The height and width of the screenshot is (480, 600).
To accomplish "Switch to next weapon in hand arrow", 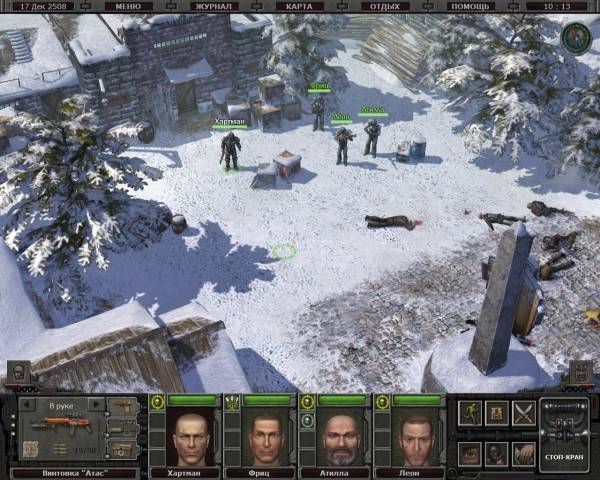I will 97,405.
